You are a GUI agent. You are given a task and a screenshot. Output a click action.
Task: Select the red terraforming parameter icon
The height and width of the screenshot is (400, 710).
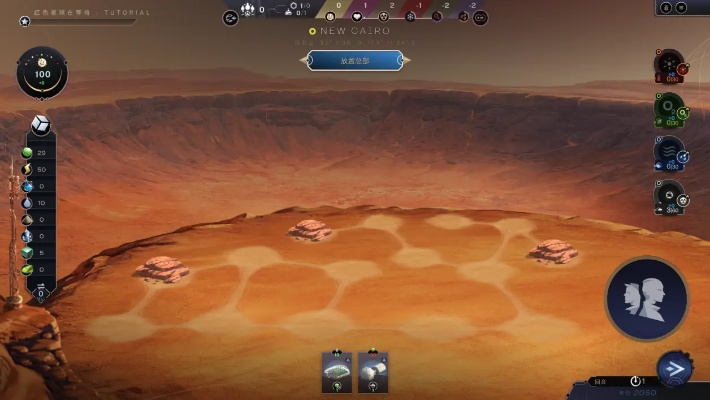(669, 66)
